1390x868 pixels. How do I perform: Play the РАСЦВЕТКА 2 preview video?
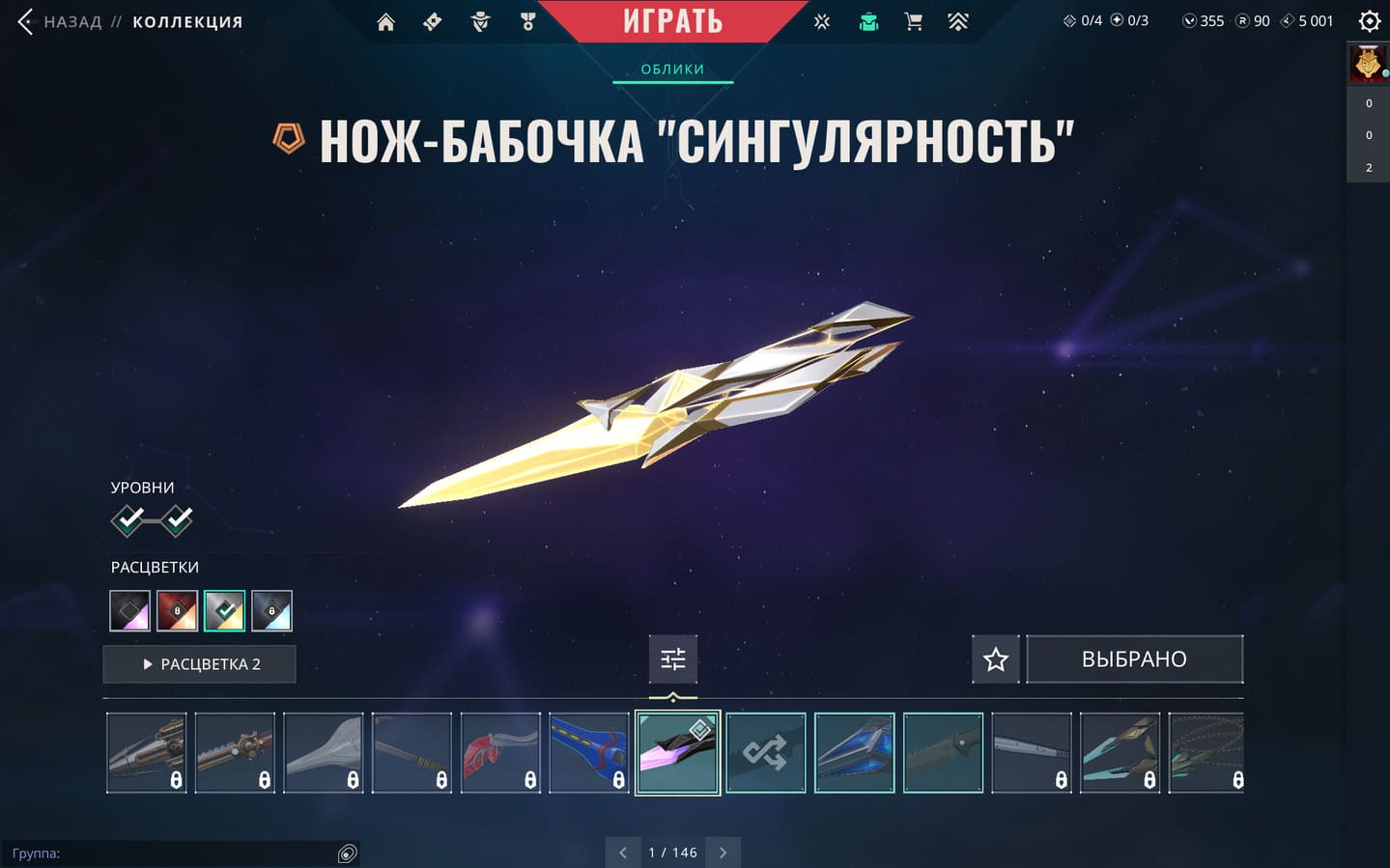[200, 664]
